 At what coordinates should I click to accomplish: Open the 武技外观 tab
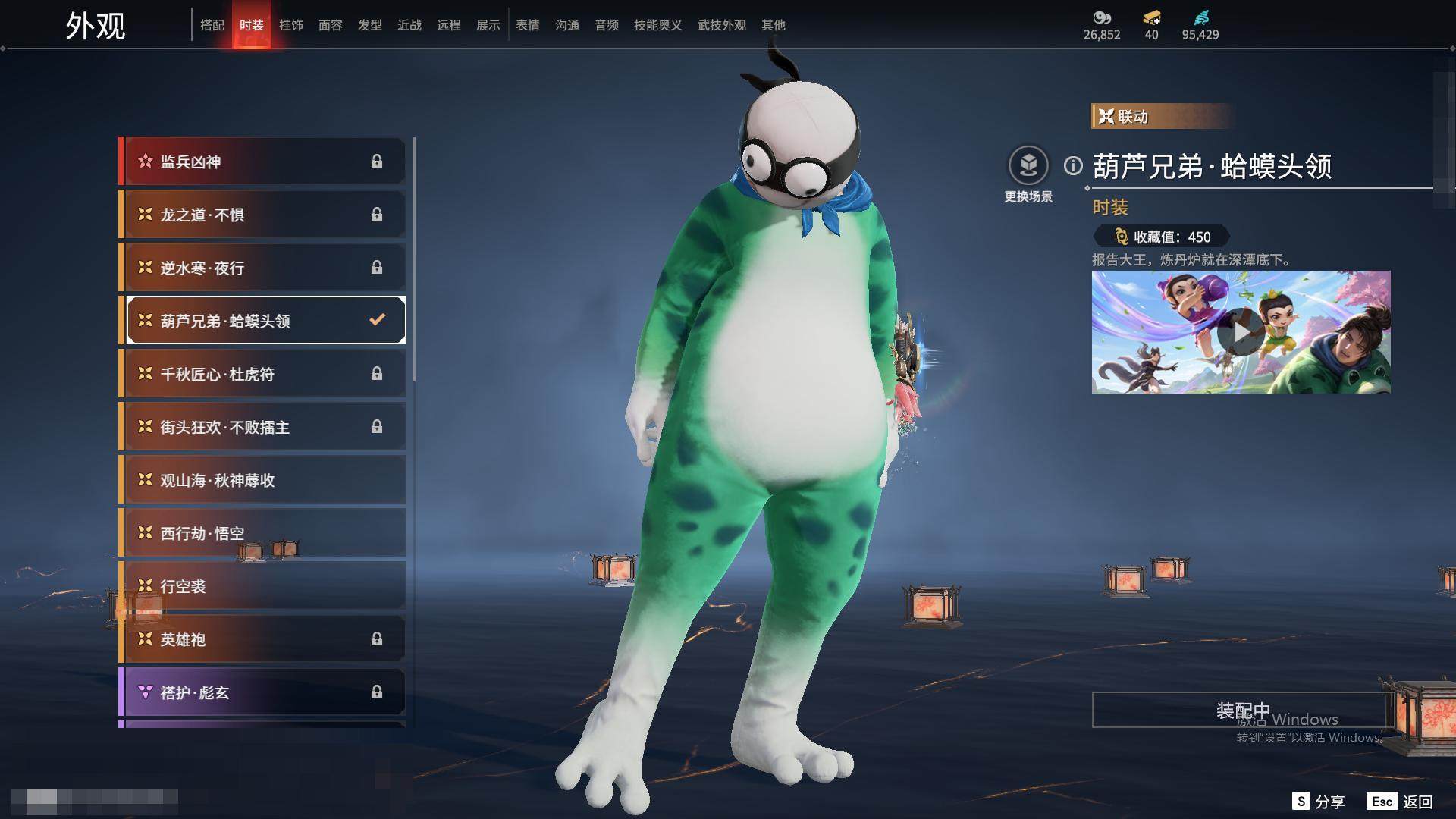721,25
